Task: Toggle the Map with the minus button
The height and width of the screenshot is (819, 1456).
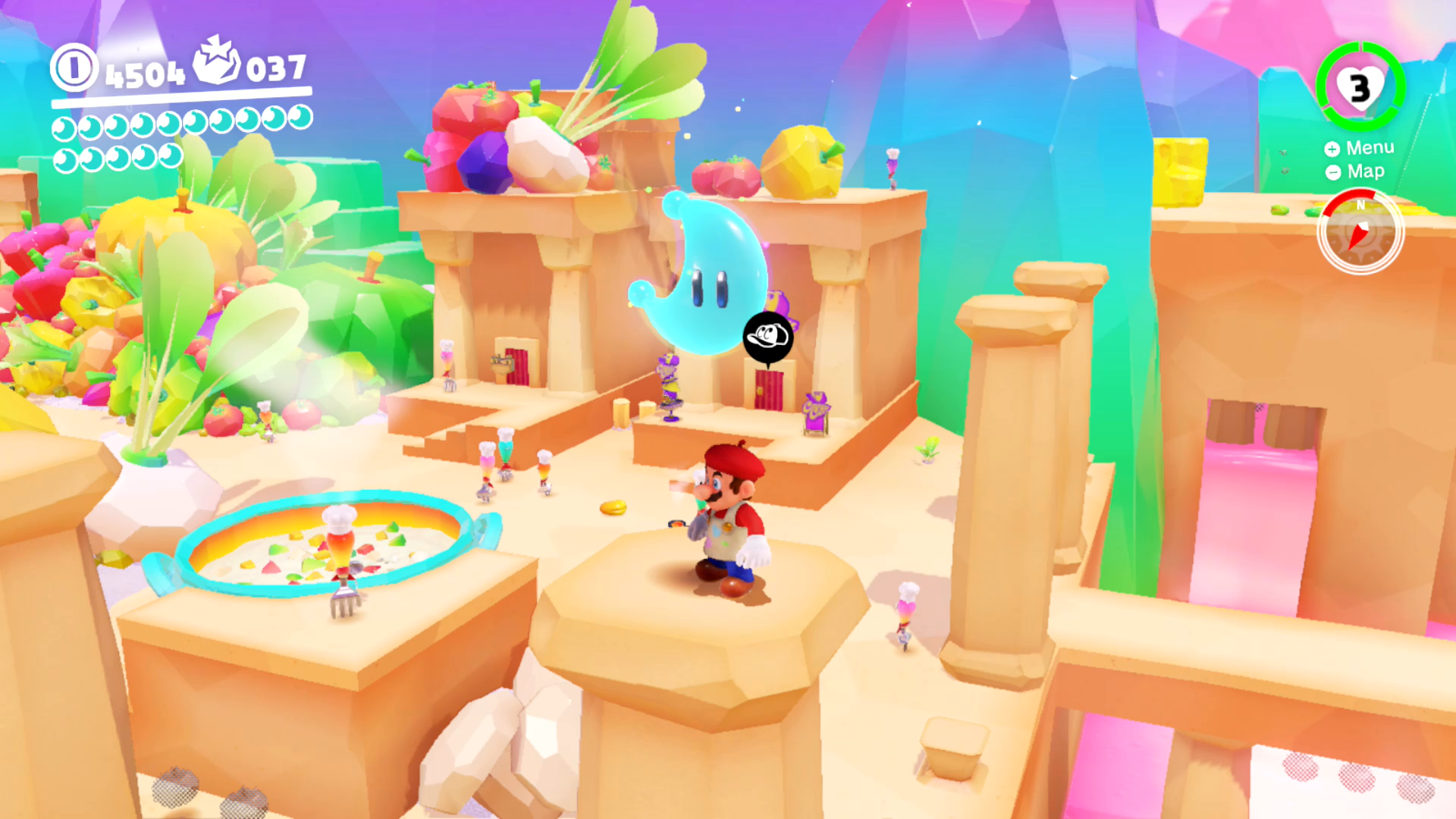Action: (1332, 171)
